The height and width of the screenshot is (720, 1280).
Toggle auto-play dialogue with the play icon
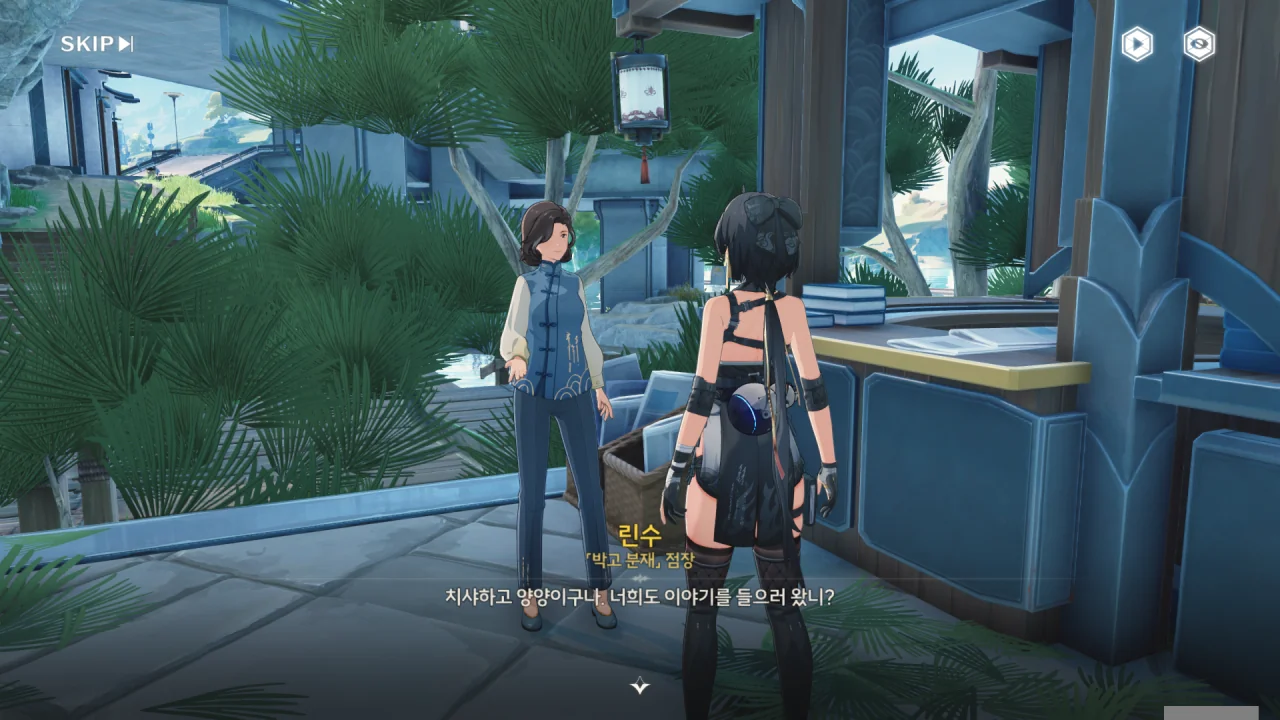click(1137, 44)
